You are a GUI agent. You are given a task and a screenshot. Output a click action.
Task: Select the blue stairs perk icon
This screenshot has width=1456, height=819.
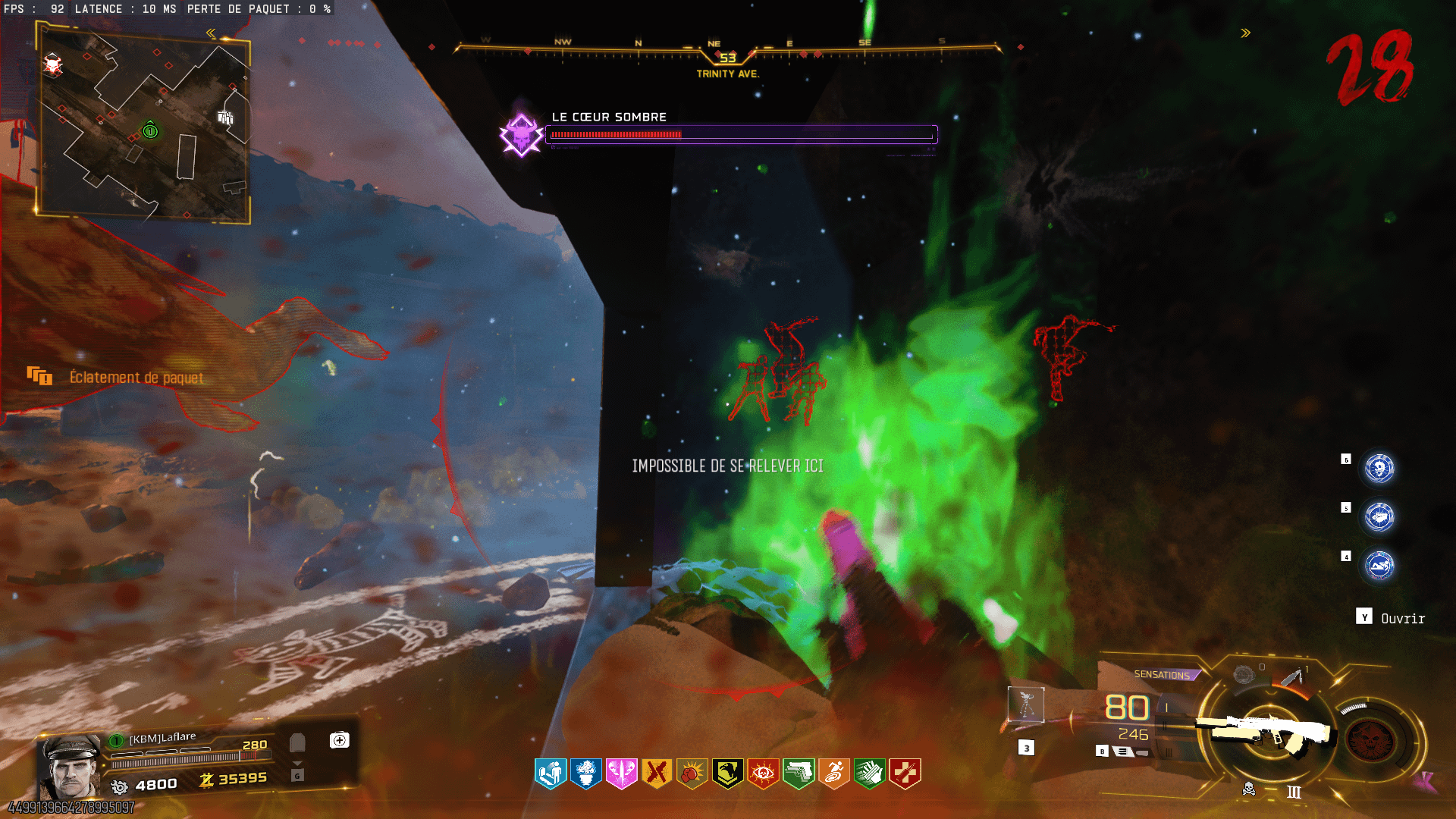tap(551, 773)
